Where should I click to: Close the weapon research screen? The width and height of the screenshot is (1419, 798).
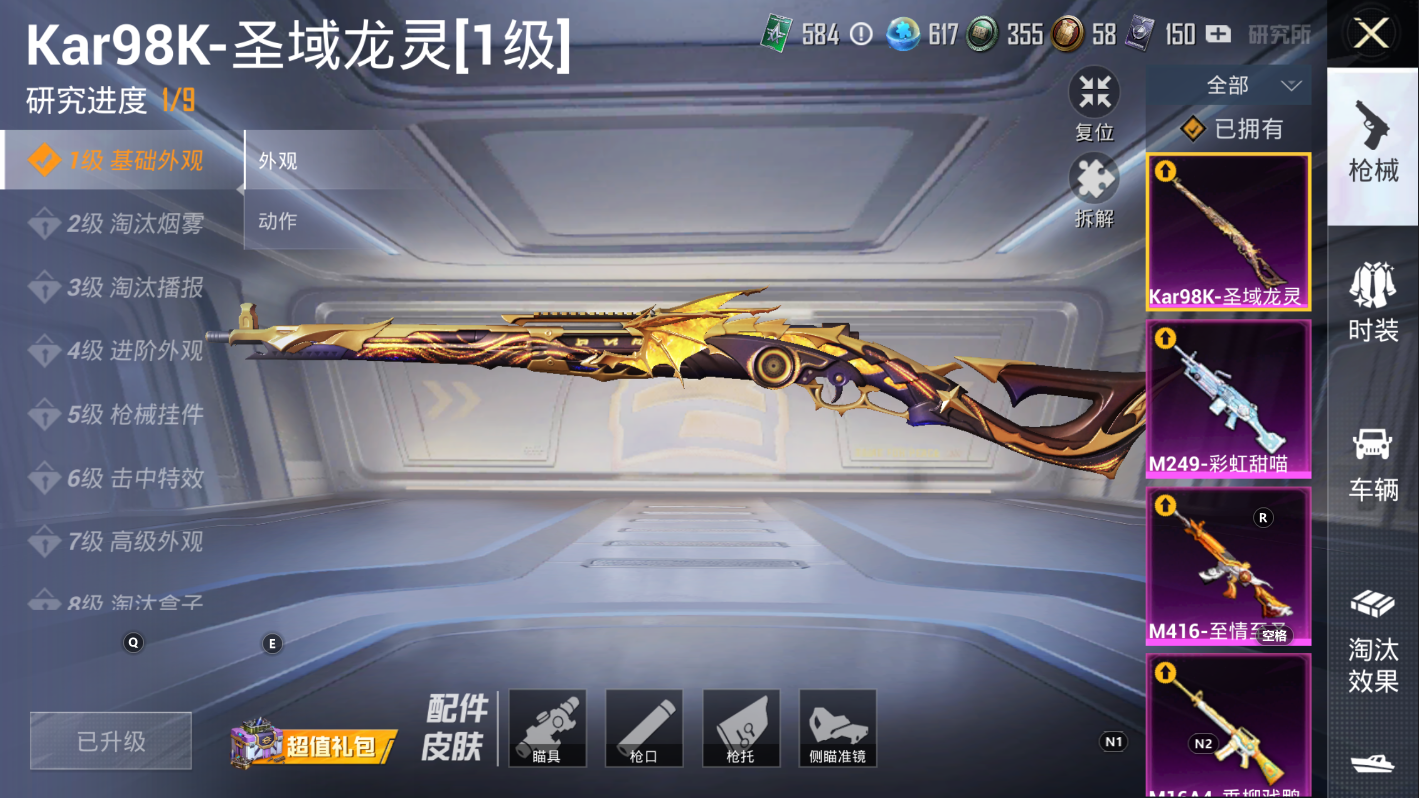[1371, 35]
